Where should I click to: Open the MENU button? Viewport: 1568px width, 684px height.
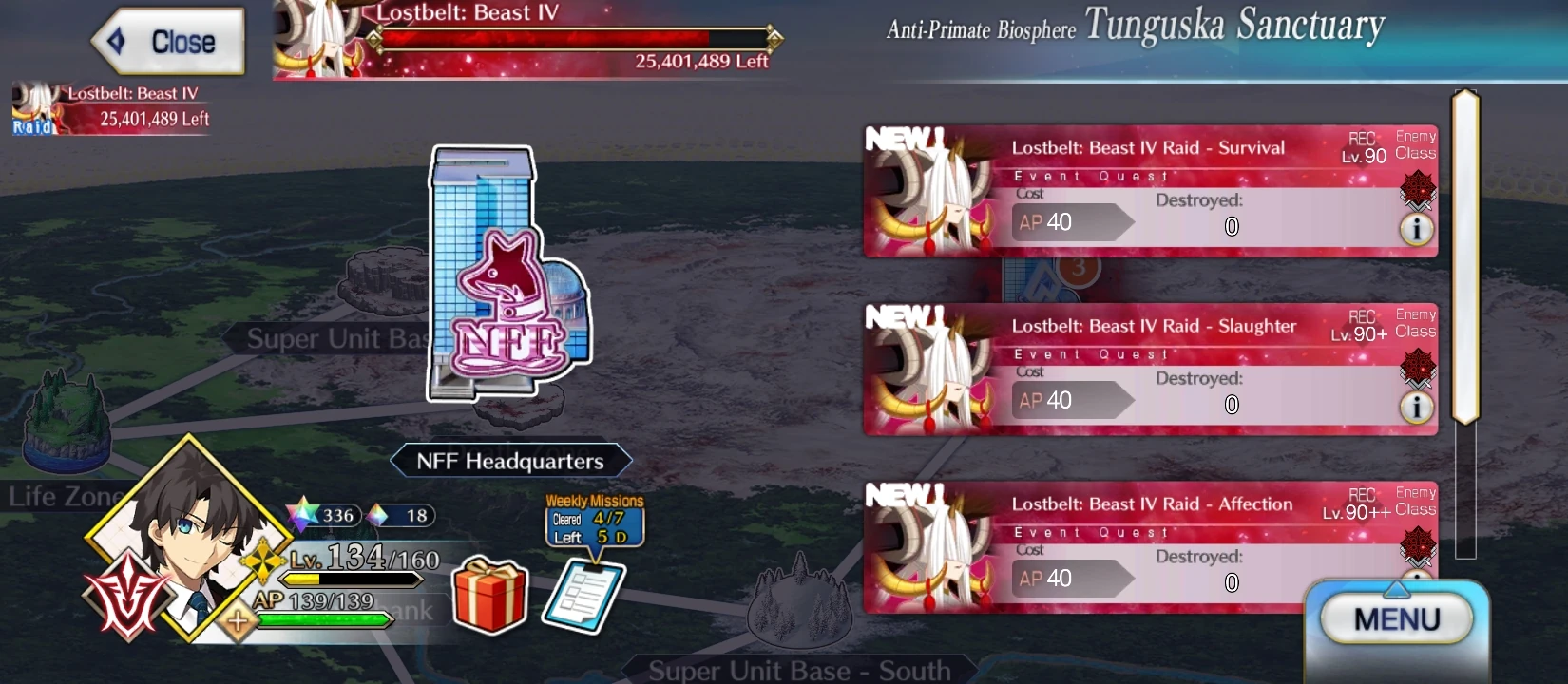point(1395,617)
